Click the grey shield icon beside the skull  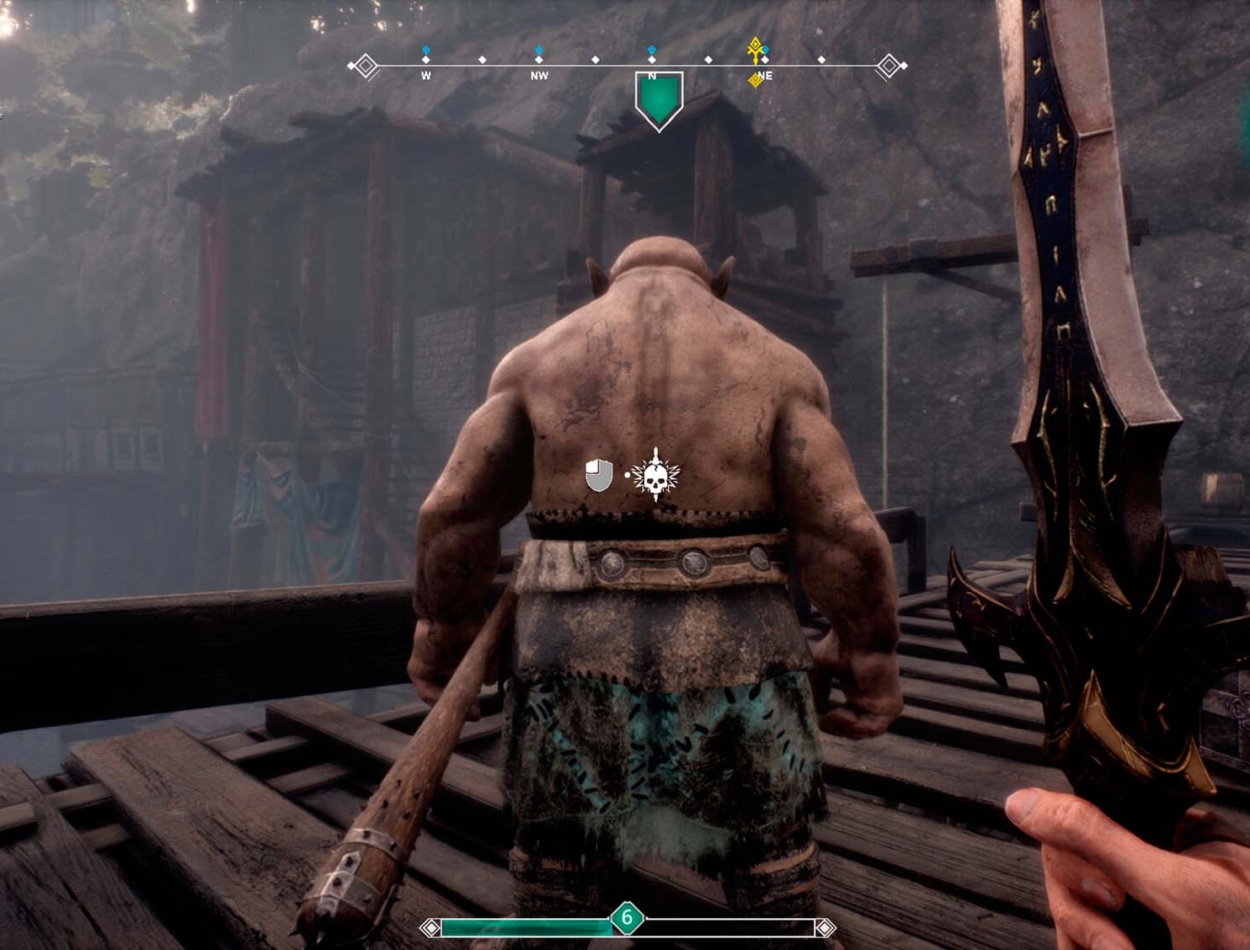[599, 474]
